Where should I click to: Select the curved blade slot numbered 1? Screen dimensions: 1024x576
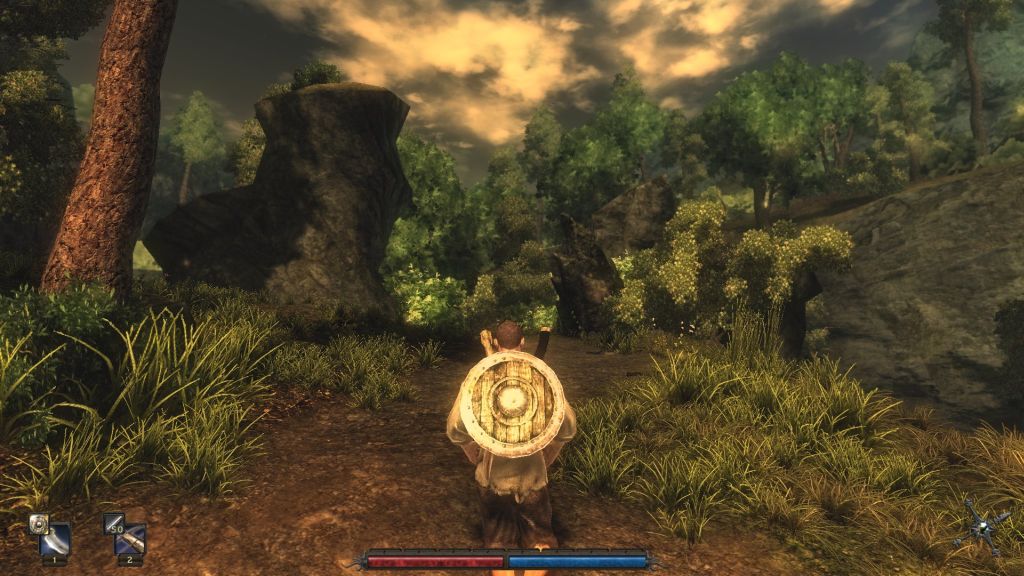tap(55, 540)
